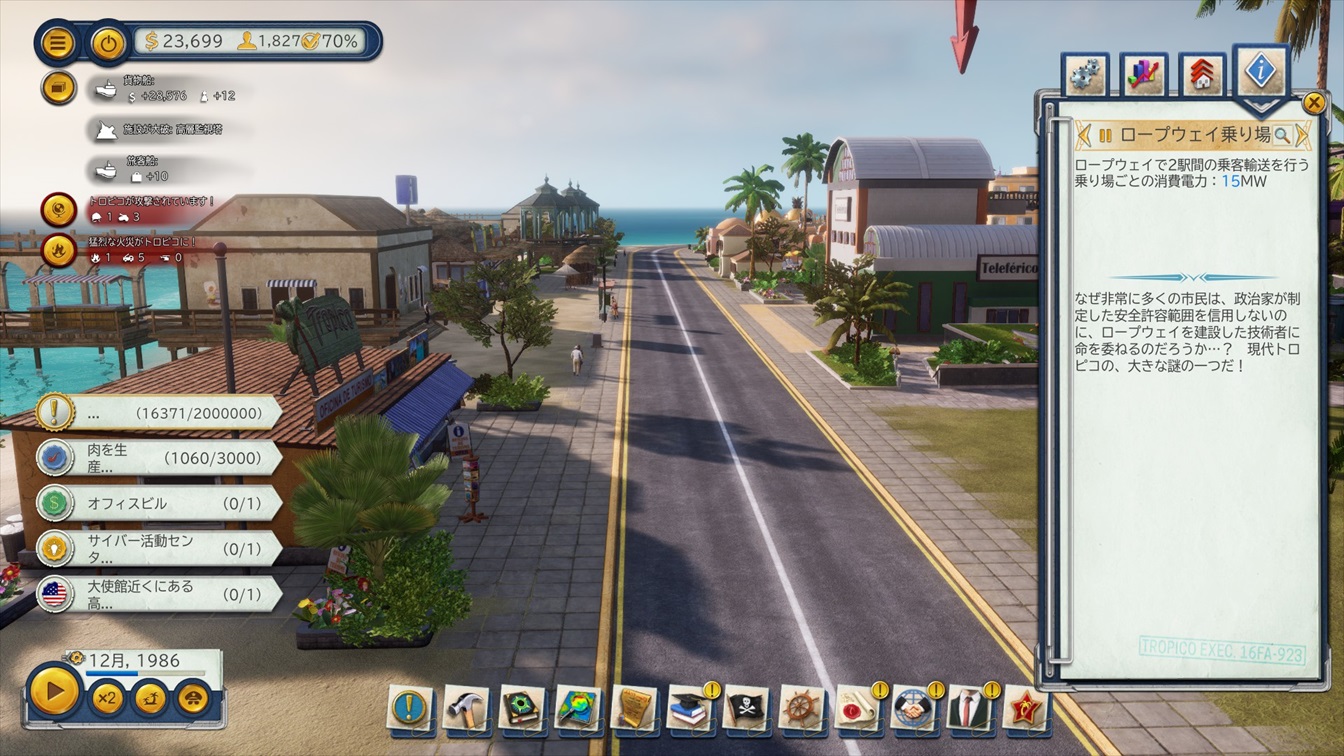
Task: Toggle the notifications box icon
Action: tap(58, 87)
